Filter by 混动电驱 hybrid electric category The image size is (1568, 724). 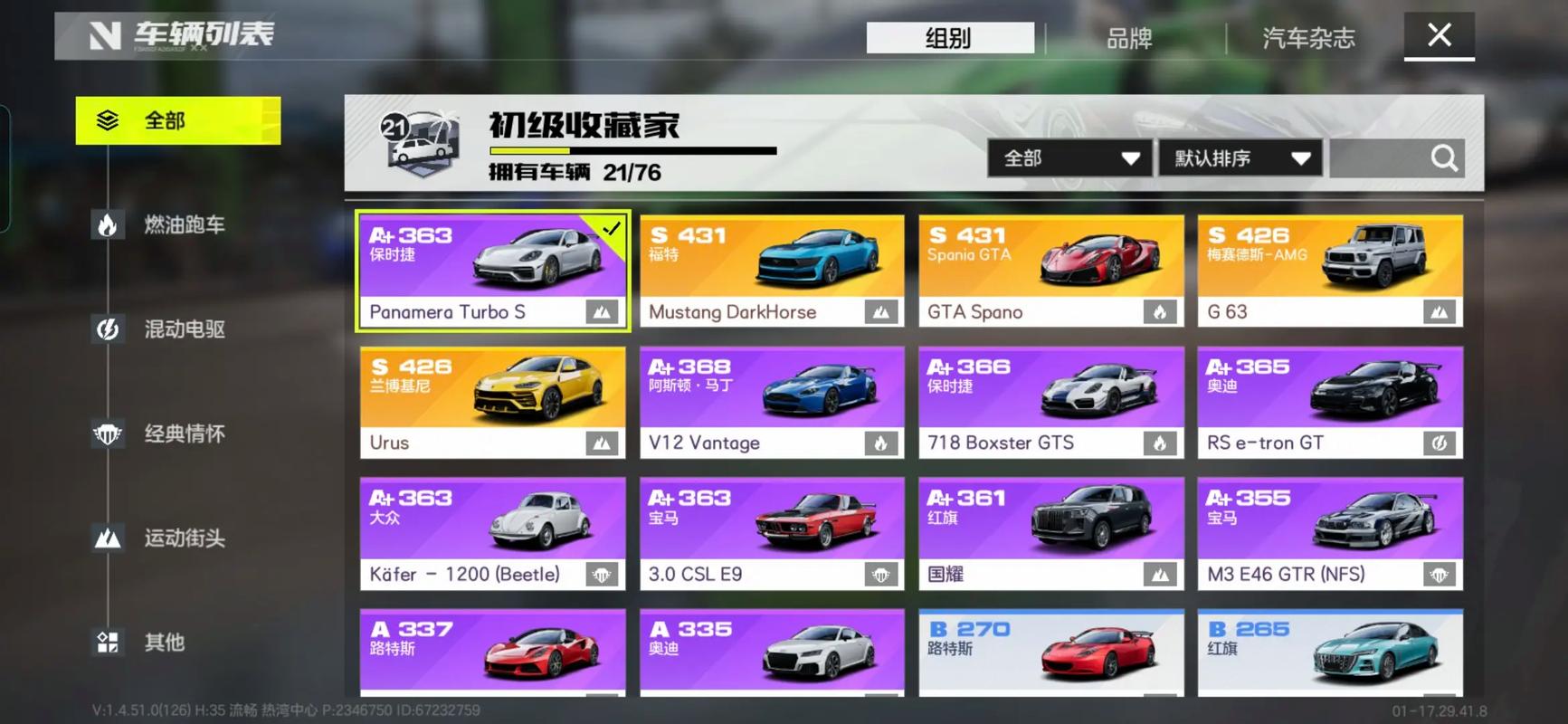coord(184,329)
